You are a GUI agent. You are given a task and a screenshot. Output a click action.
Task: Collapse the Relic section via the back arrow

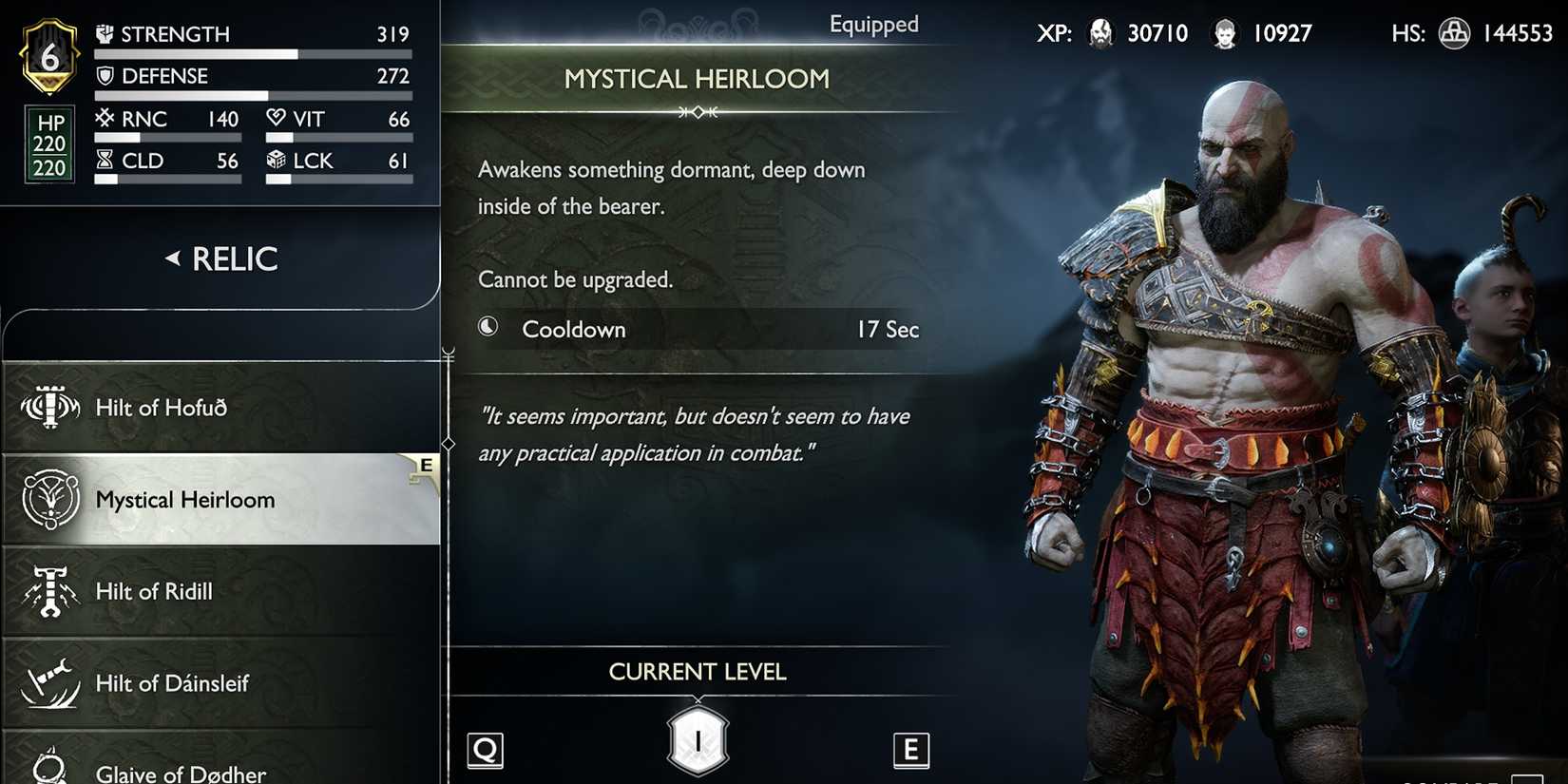tap(173, 258)
